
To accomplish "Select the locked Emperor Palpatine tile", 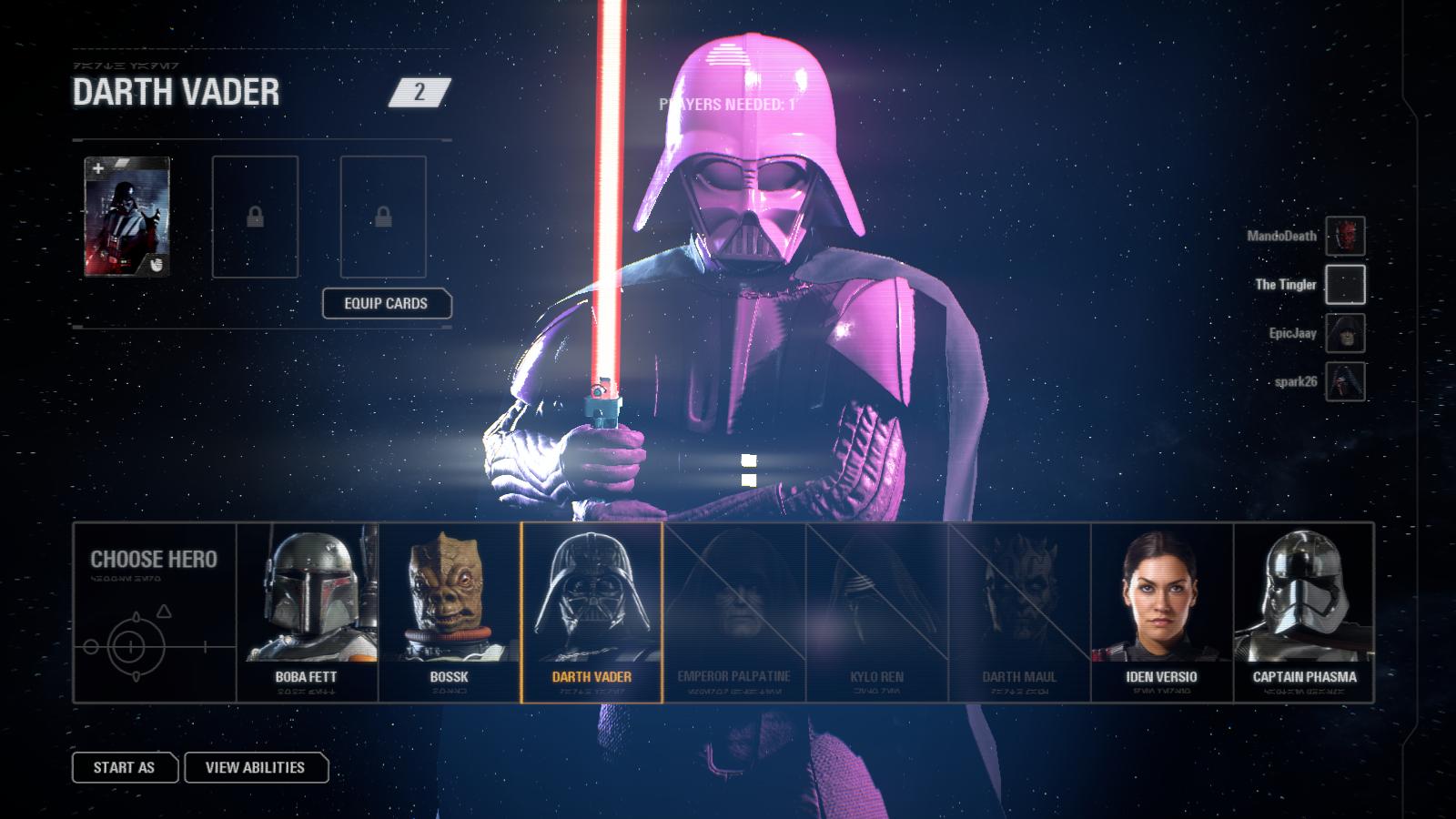I will pos(733,612).
